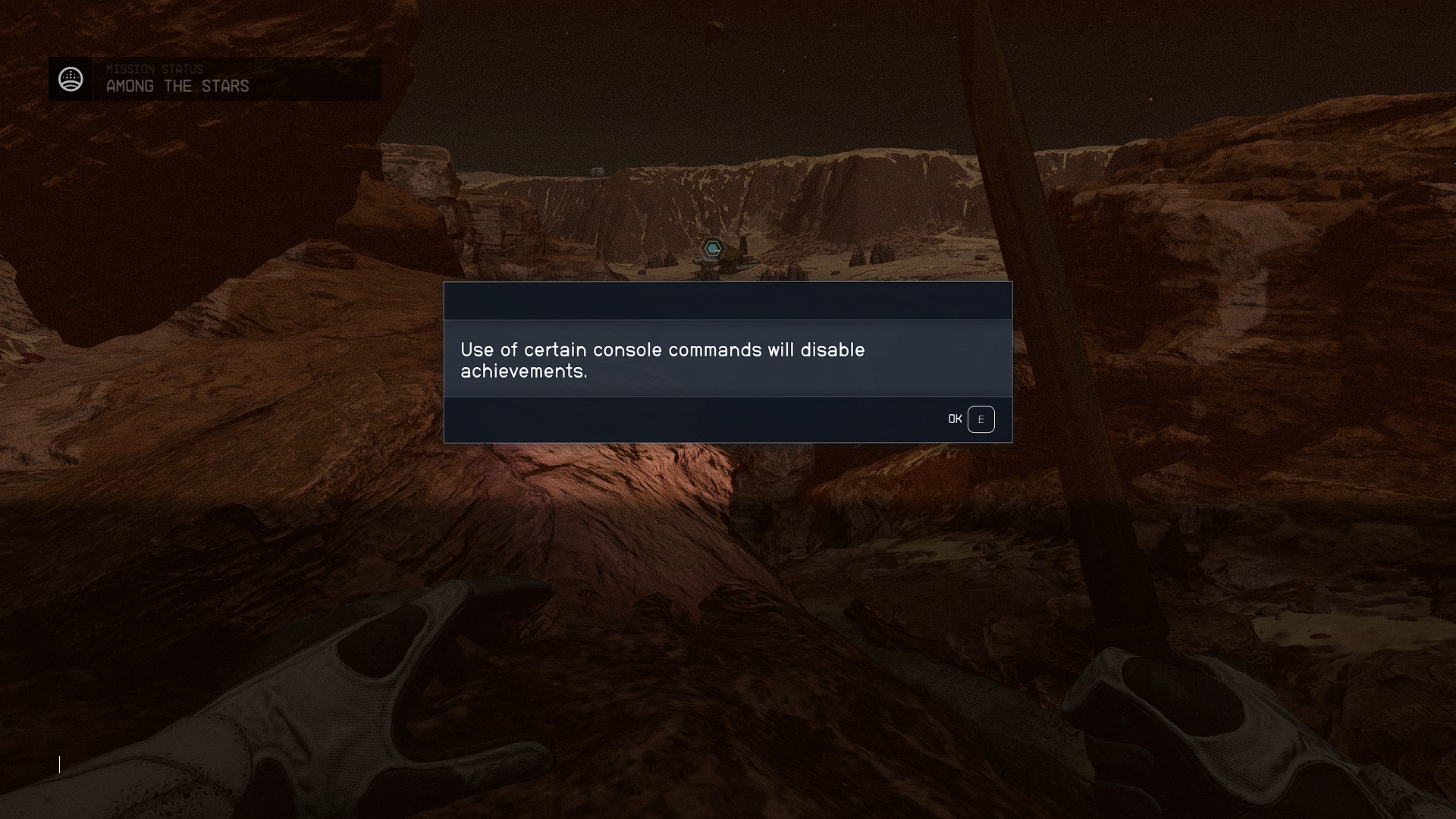Click the circular starfield logo in the banner
Screen dimensions: 1456x819
point(71,78)
